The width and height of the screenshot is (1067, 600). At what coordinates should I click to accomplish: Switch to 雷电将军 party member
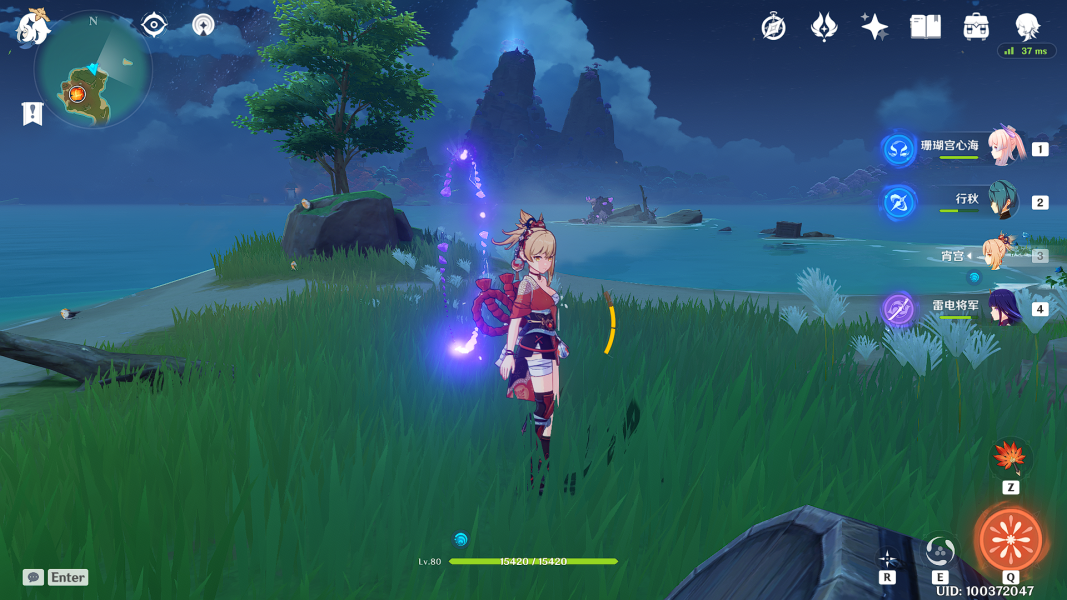click(1003, 308)
